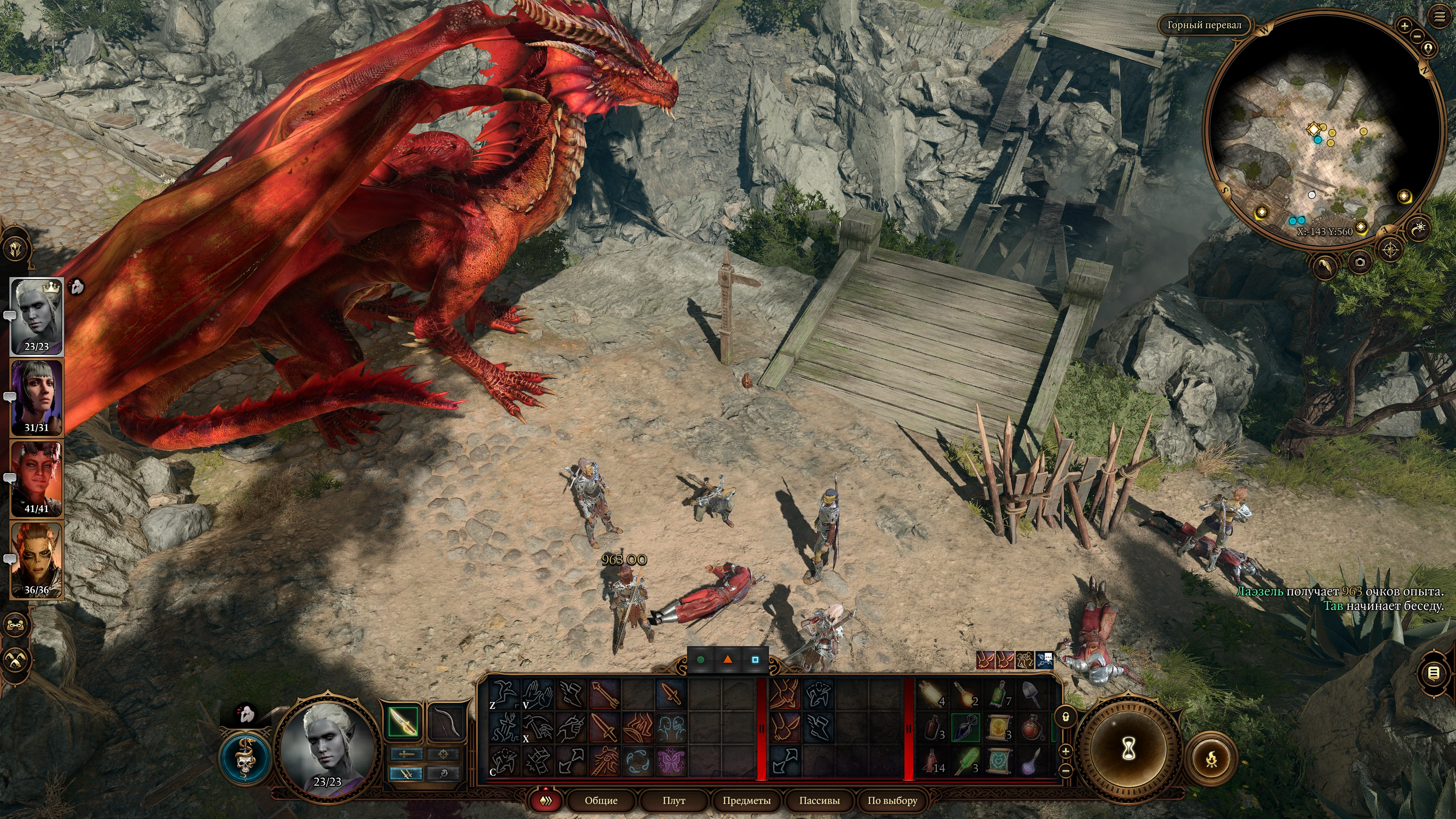End turn with the hourglass button

[x=1129, y=750]
